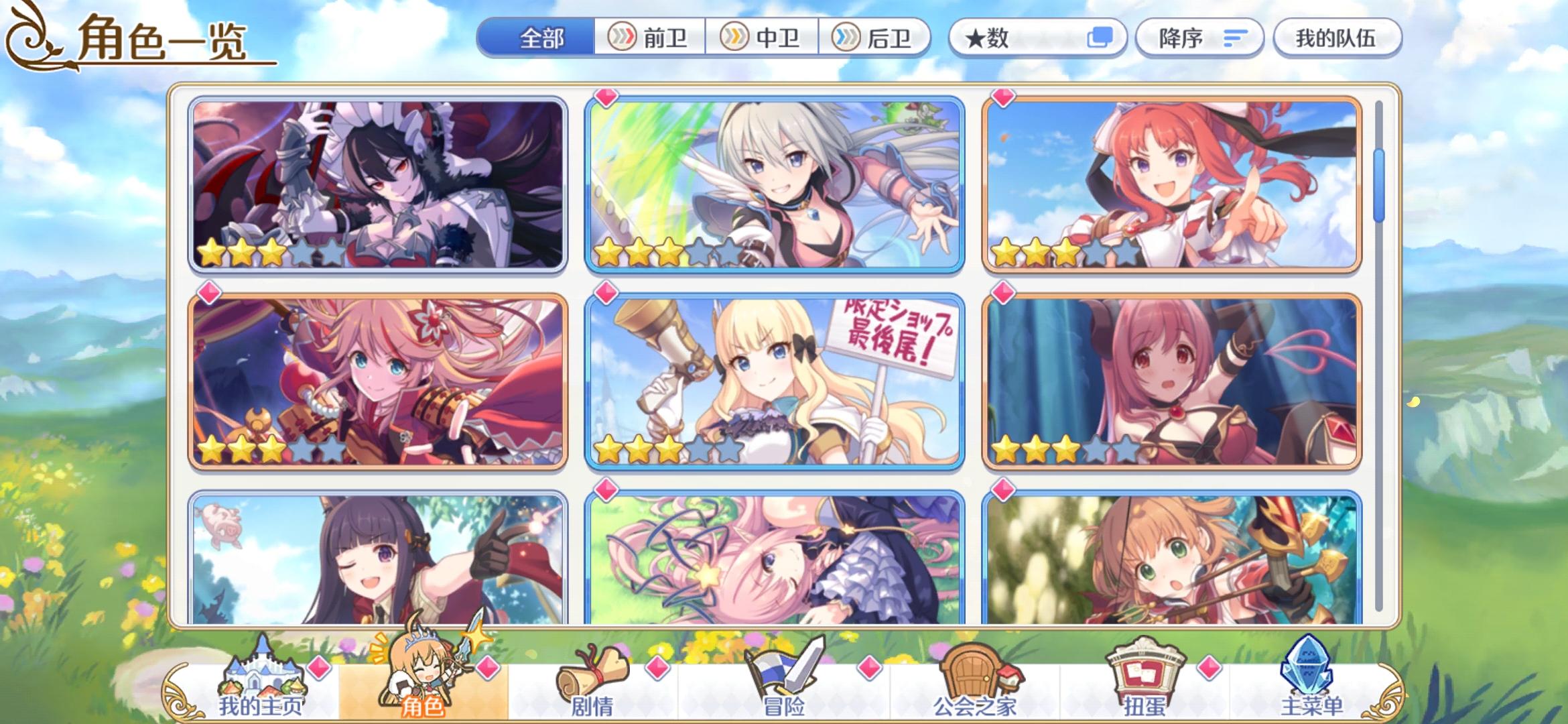Expand sort options via 降序 sort lines icon
The image size is (1568, 724).
(x=1235, y=38)
